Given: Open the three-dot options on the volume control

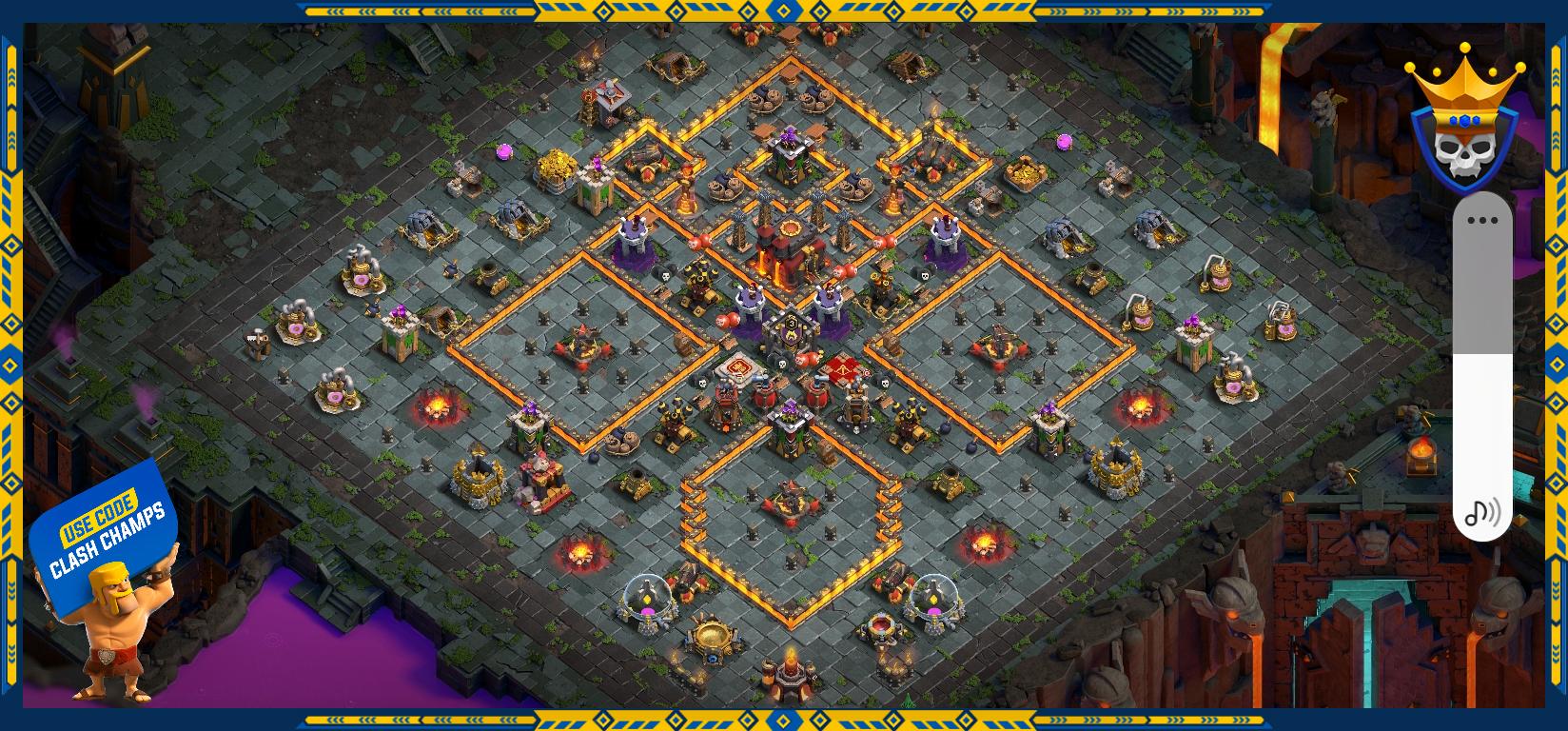Looking at the screenshot, I should (x=1482, y=221).
